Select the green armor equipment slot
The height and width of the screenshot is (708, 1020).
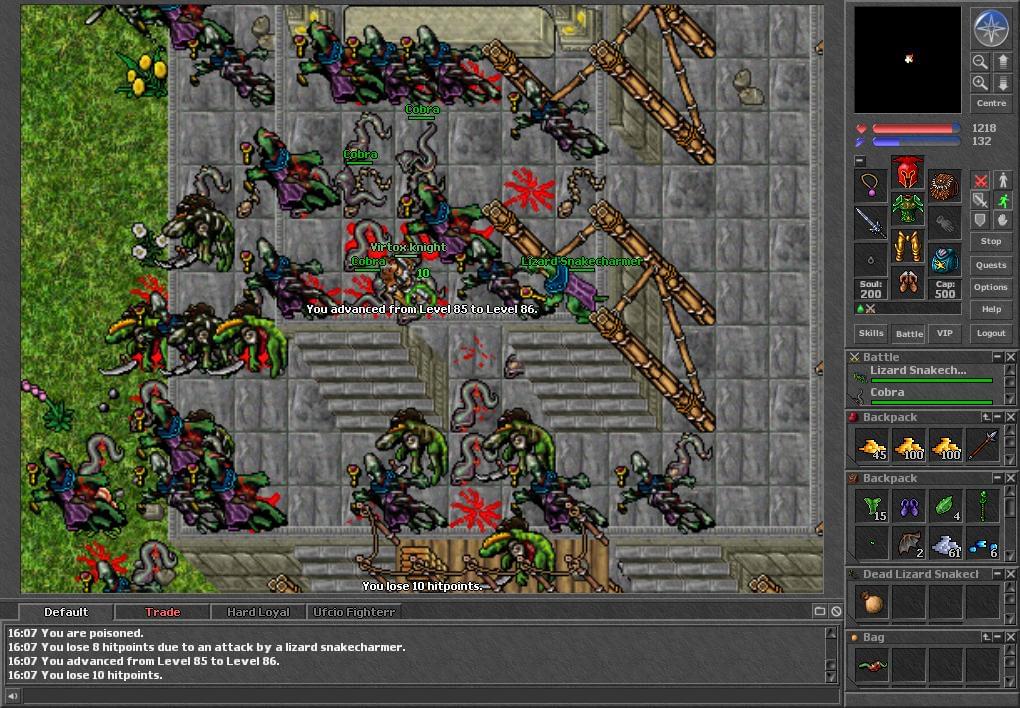coord(907,210)
